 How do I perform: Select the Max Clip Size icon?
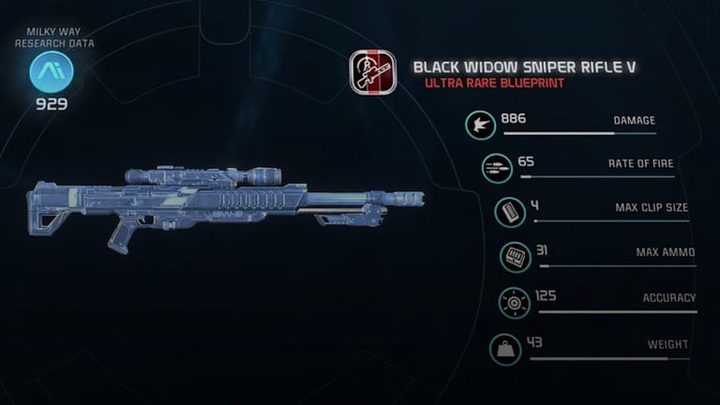[x=510, y=212]
